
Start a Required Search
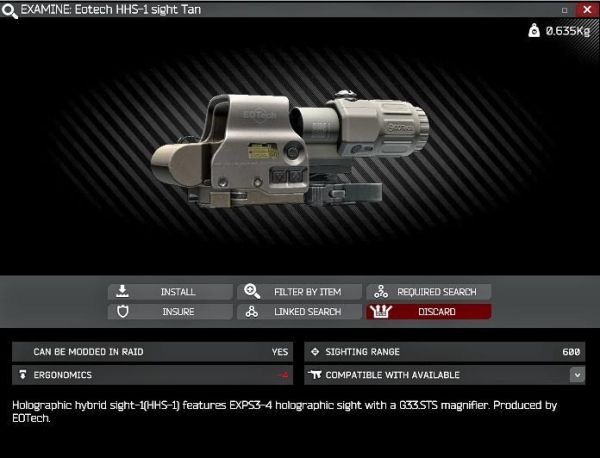click(428, 292)
